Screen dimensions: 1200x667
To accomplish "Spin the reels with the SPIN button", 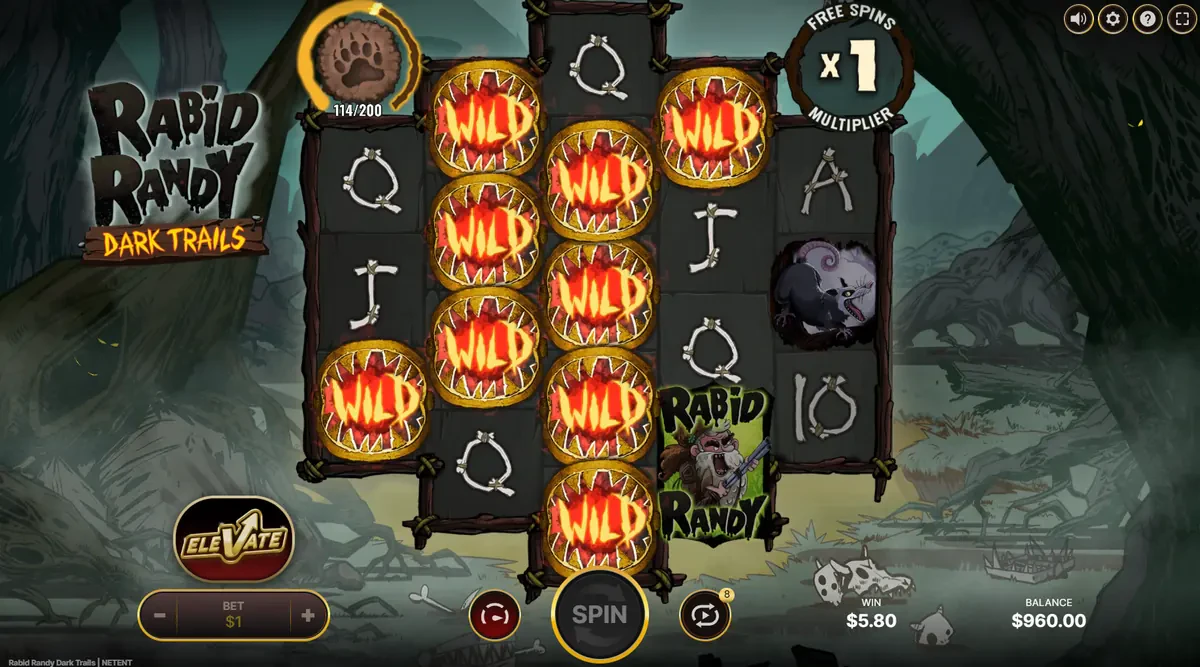I will click(x=599, y=614).
